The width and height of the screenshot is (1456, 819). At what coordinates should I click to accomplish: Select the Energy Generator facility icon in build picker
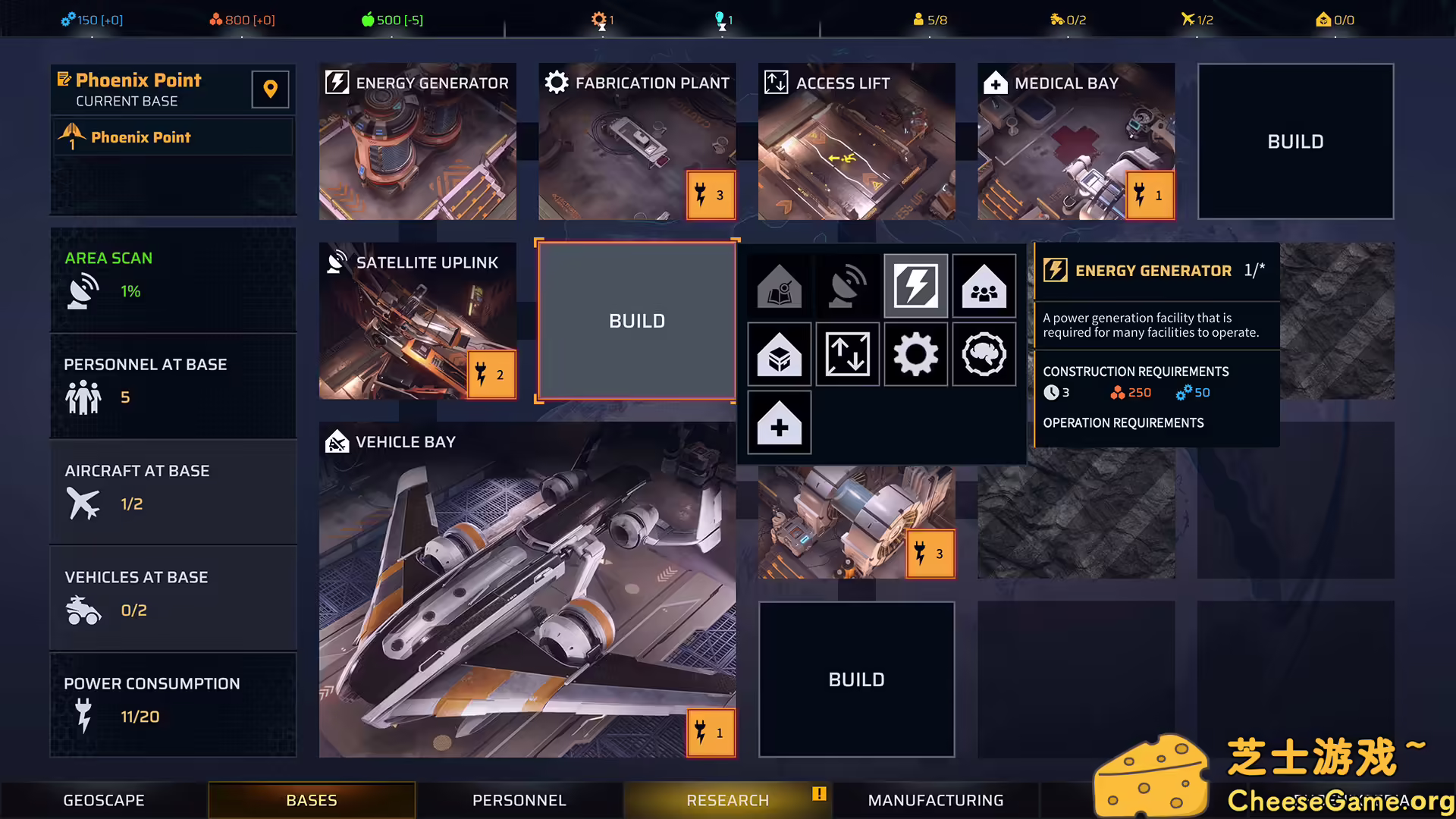coord(915,286)
